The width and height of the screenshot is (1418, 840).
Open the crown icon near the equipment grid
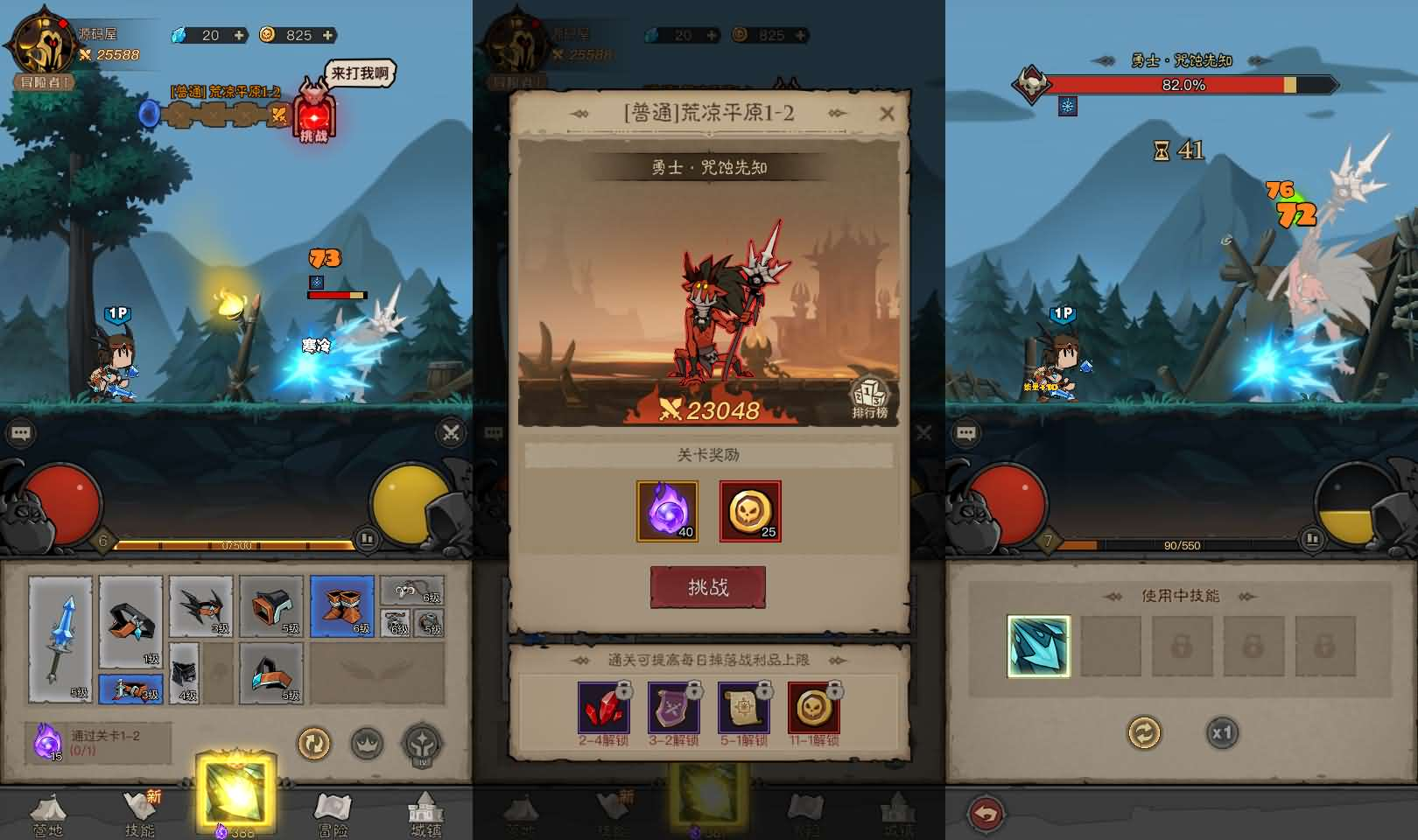(369, 744)
